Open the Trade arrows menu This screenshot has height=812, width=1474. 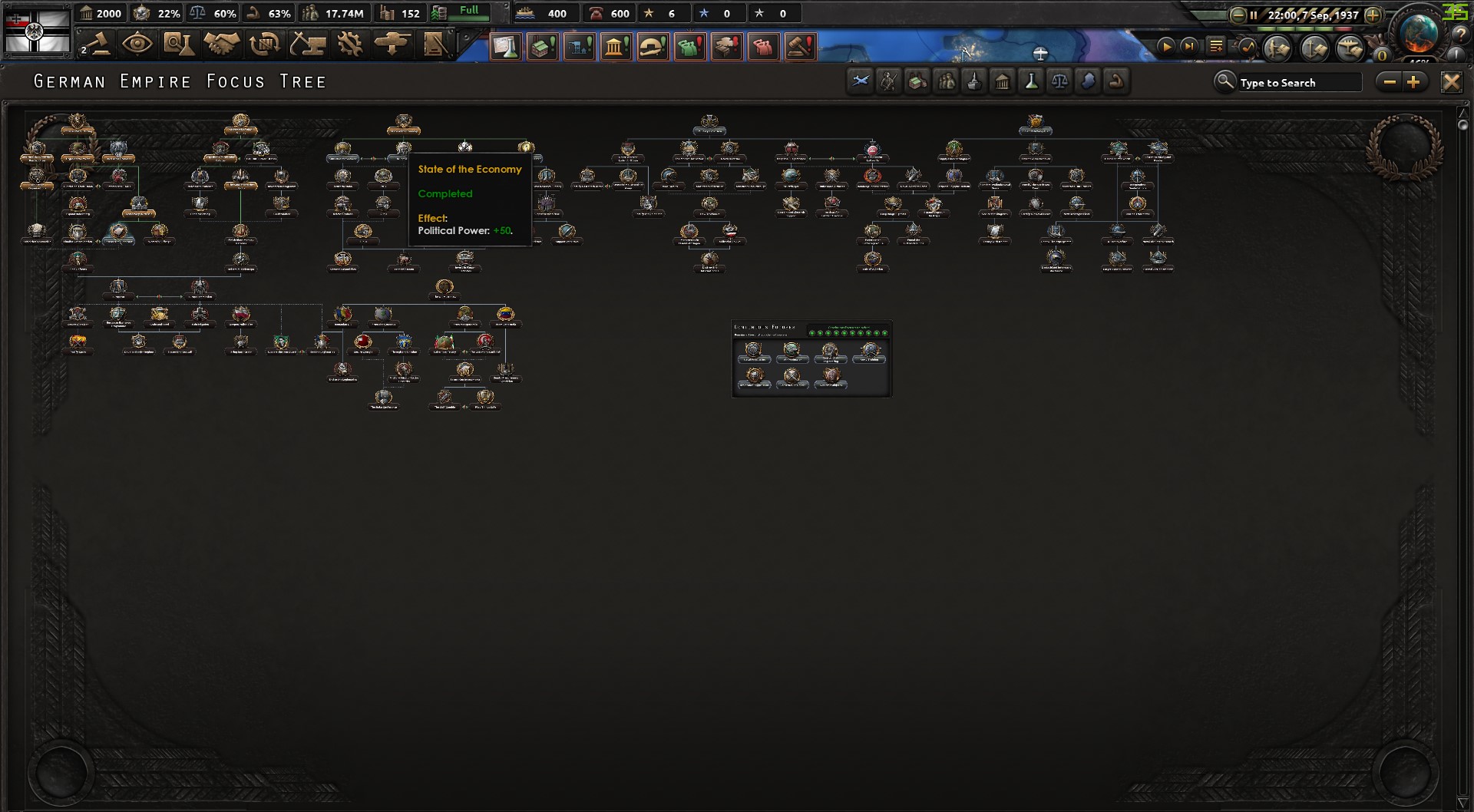coord(265,45)
